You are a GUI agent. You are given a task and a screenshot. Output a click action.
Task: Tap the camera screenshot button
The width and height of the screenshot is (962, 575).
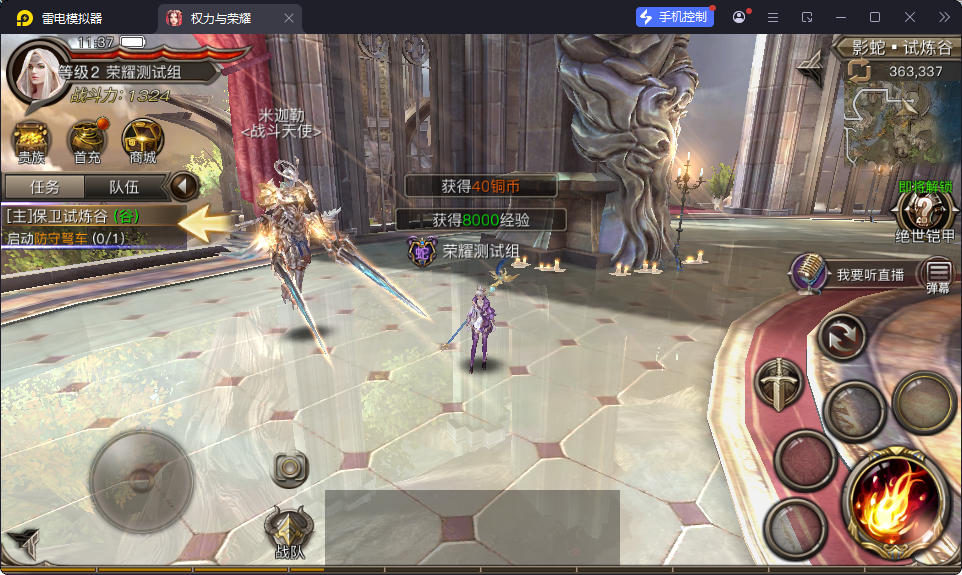pyautogui.click(x=289, y=467)
